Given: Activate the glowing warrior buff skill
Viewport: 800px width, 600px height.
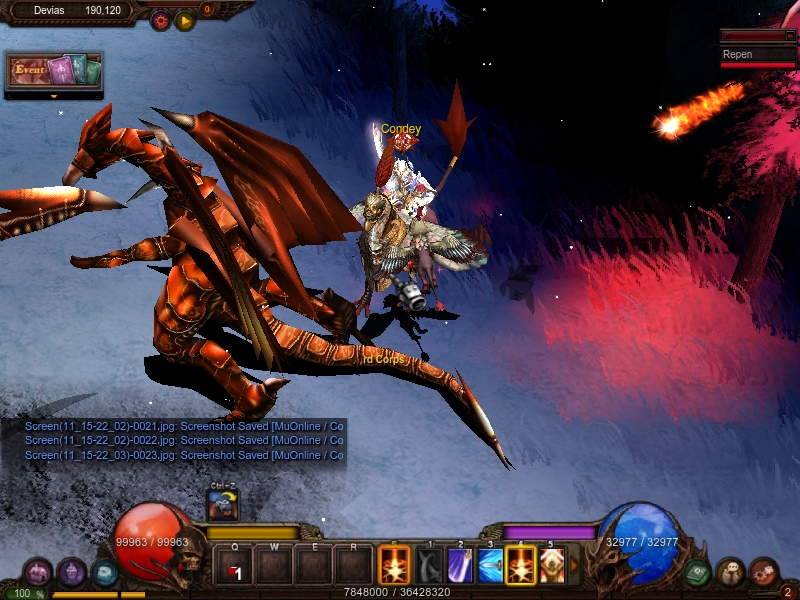Looking at the screenshot, I should 552,566.
